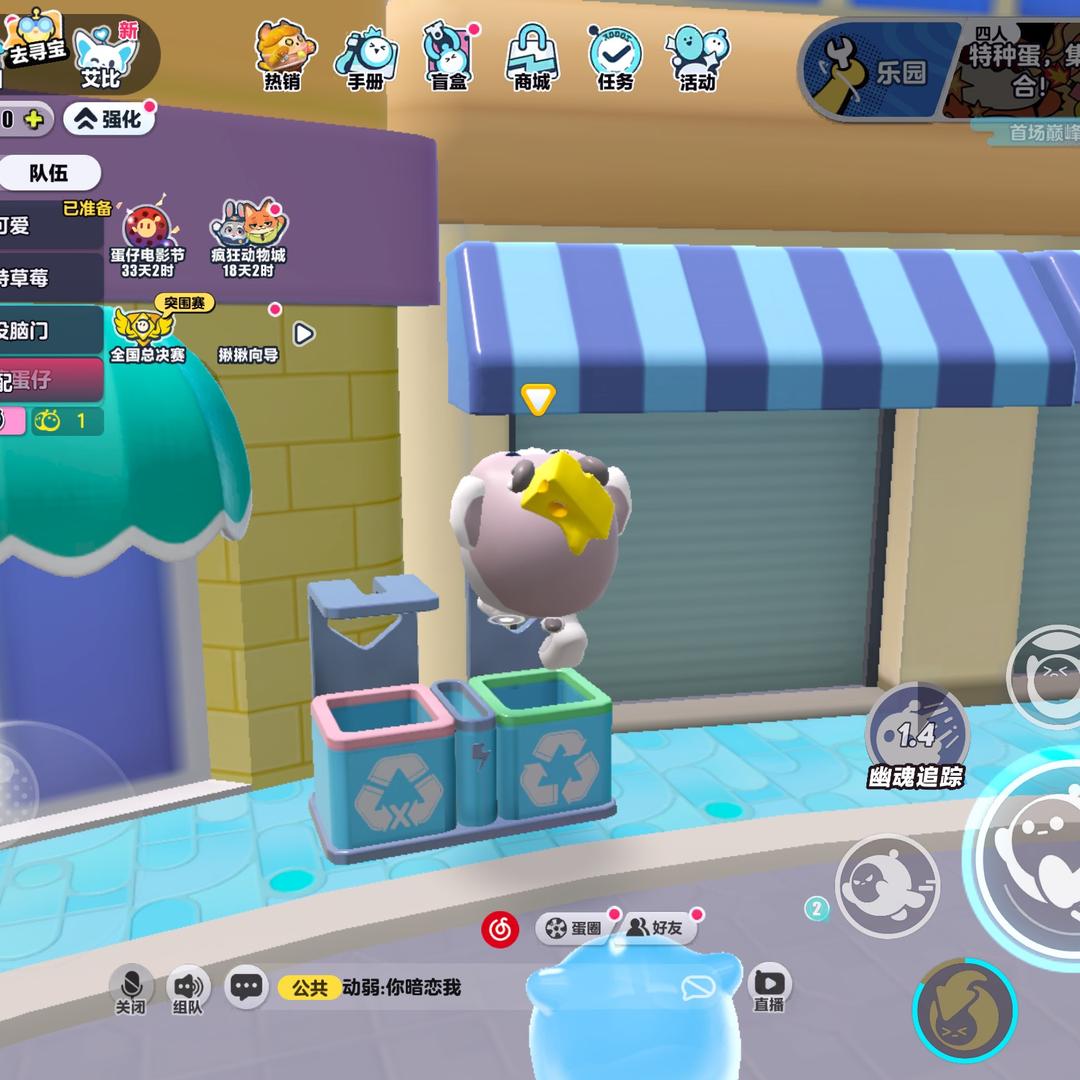The width and height of the screenshot is (1080, 1080).
Task: Expand the event list arrow
Action: (304, 333)
